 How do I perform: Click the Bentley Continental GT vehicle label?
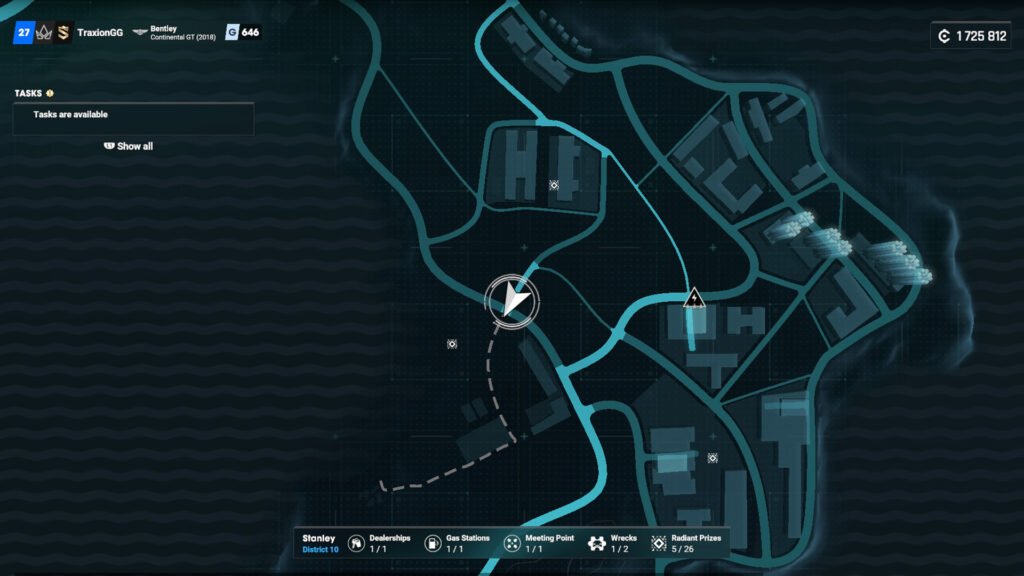pyautogui.click(x=182, y=33)
